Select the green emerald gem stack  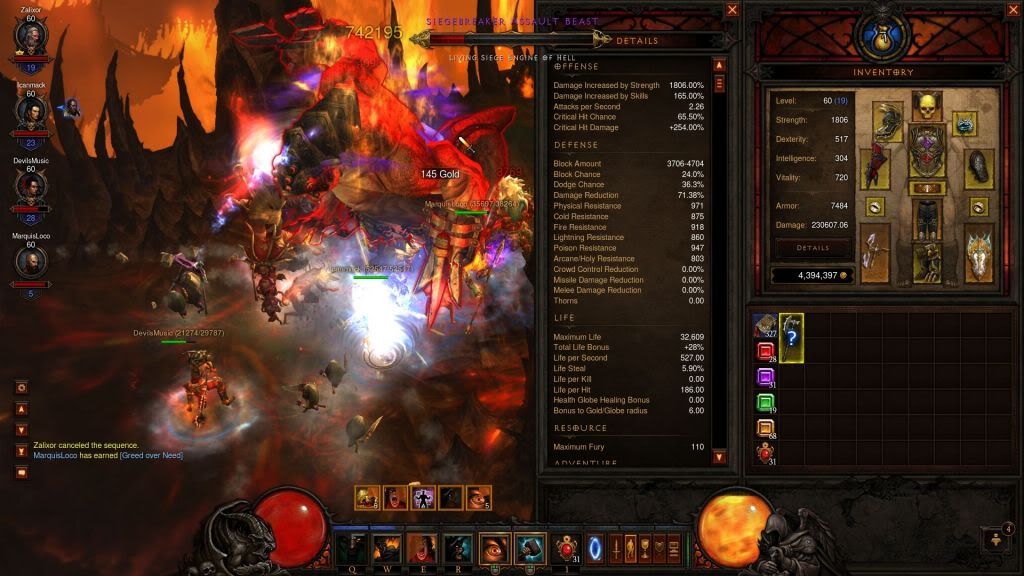(x=765, y=403)
